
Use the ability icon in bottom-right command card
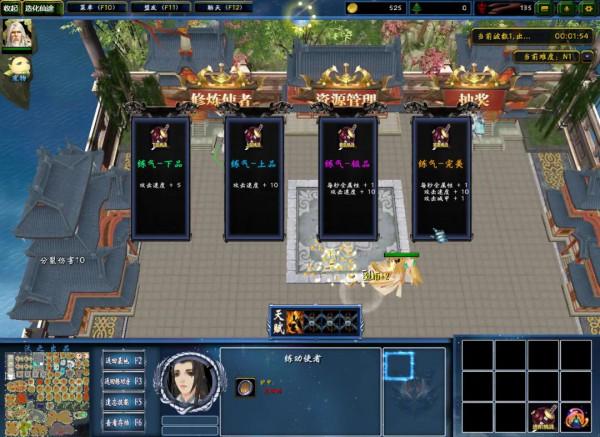[545, 418]
